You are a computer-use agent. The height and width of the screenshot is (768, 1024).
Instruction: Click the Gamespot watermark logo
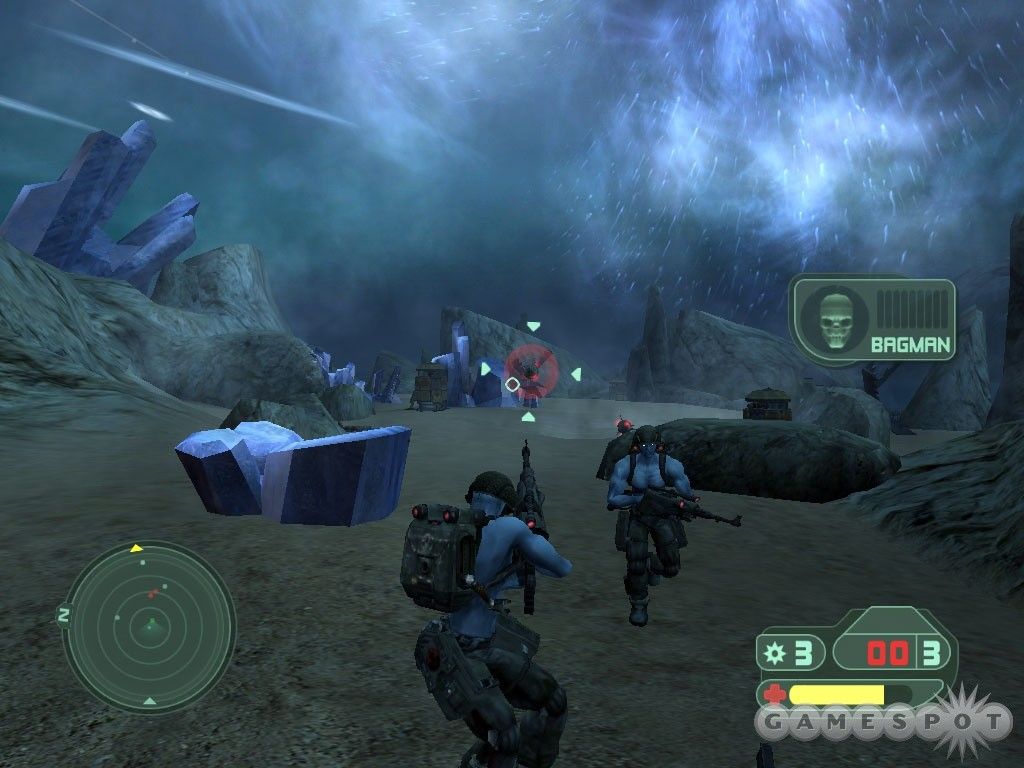[883, 719]
